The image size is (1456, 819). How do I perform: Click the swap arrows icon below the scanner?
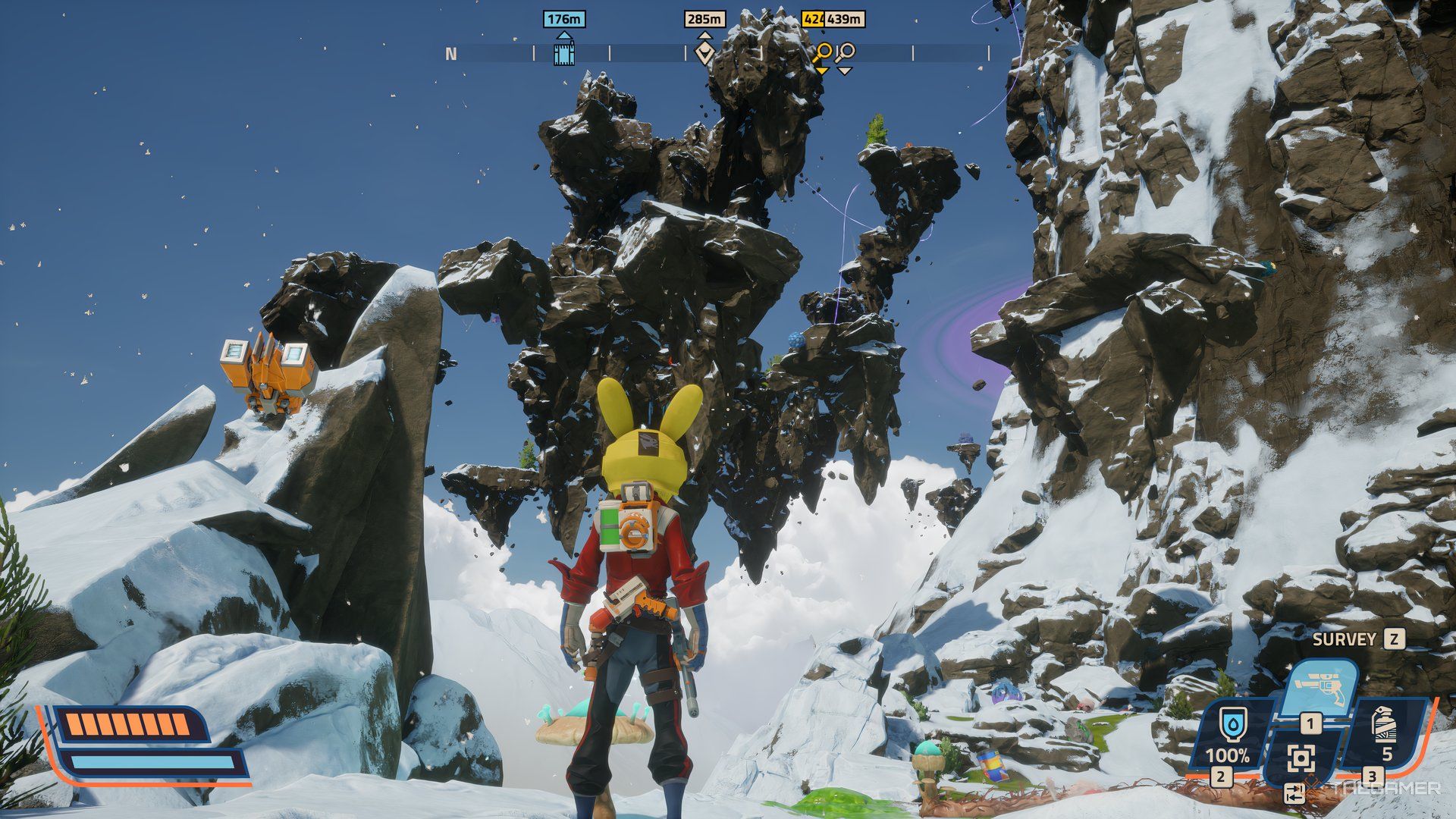click(x=1295, y=793)
